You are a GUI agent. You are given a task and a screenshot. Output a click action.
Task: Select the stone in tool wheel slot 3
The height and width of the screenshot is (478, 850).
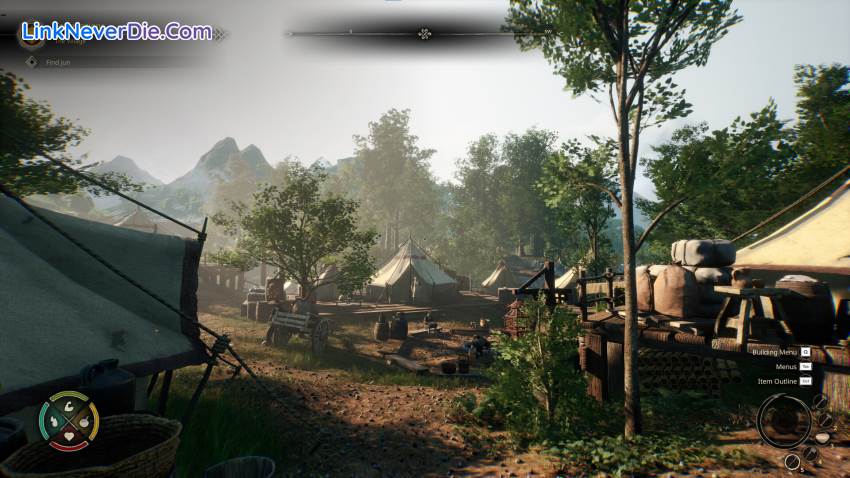pyautogui.click(x=823, y=438)
